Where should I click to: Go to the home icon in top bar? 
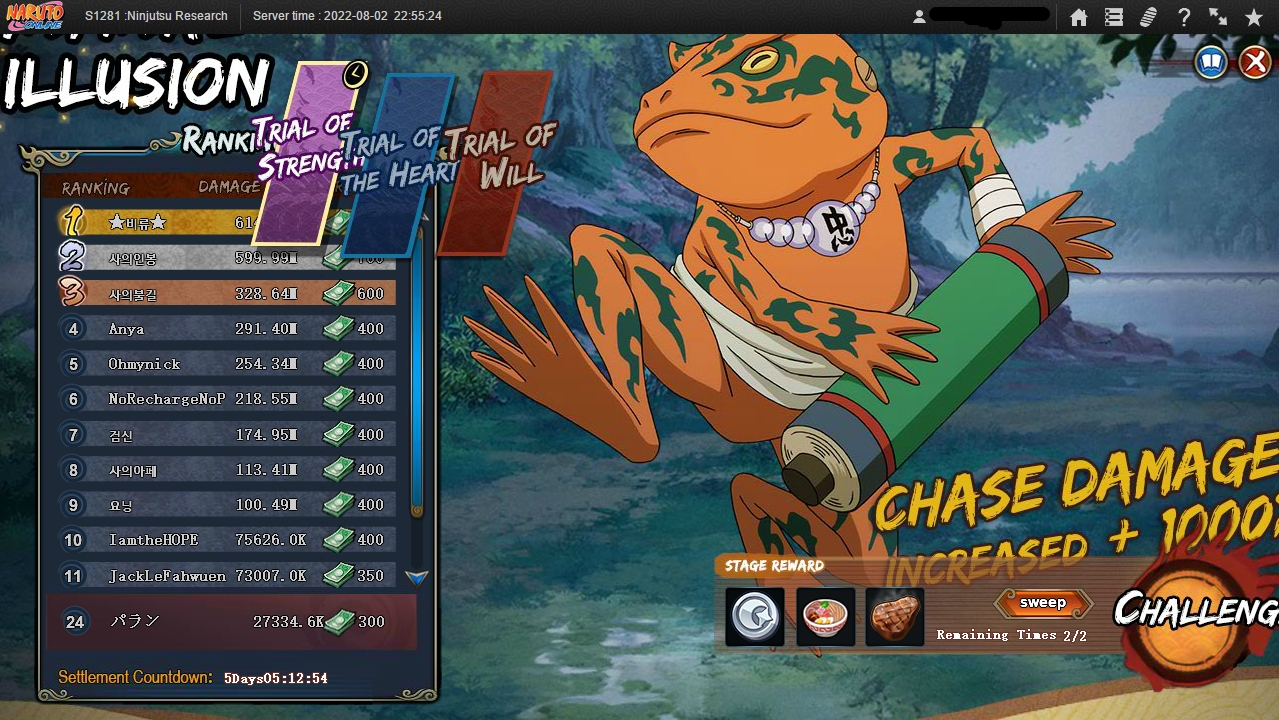point(1078,17)
